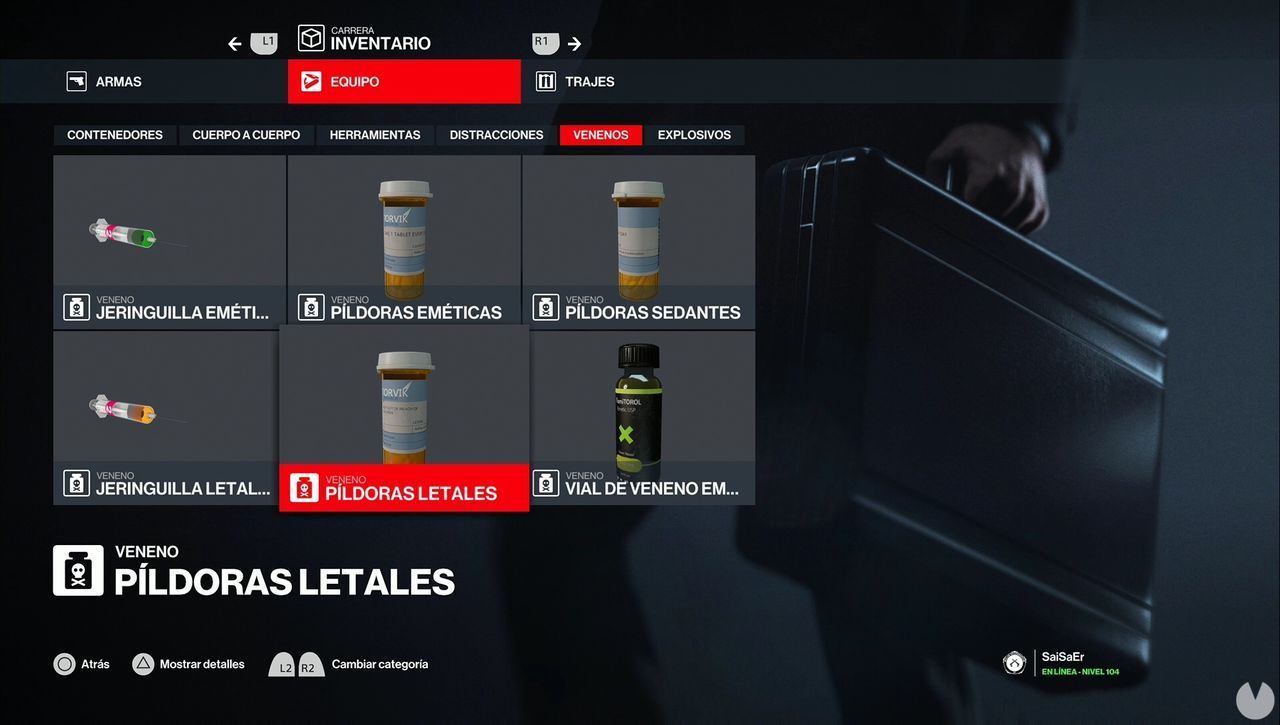This screenshot has height=725, width=1280.
Task: Select the Contenedores filter
Action: point(114,134)
